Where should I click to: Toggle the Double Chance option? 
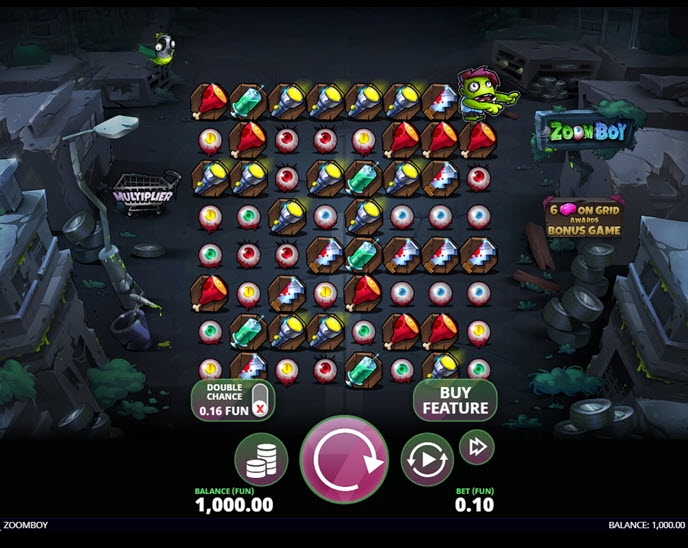[x=260, y=400]
